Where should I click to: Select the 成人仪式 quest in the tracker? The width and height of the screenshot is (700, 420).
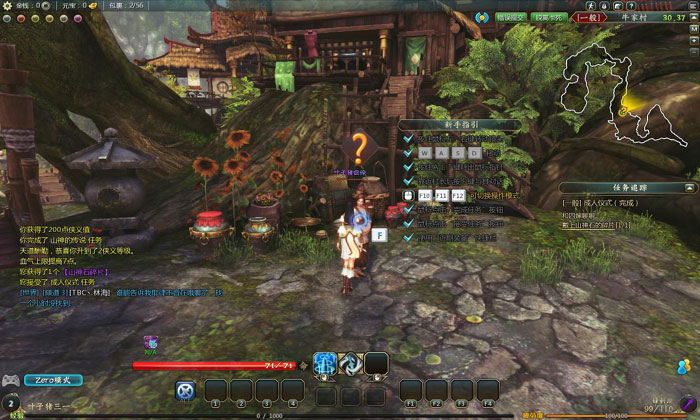[600, 203]
